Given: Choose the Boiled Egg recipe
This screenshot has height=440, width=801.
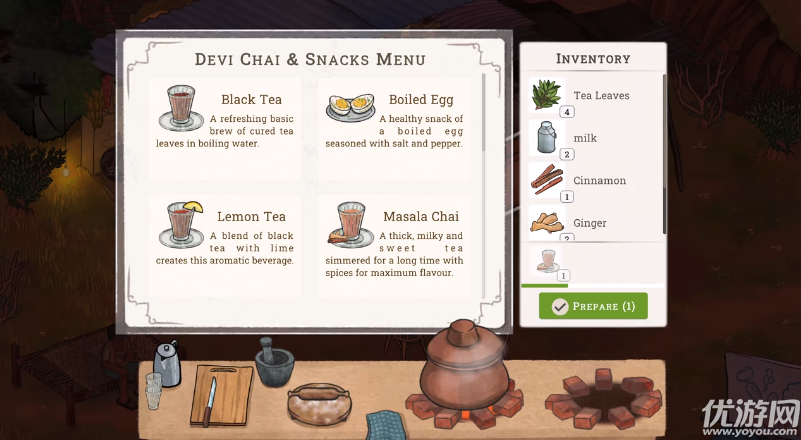Looking at the screenshot, I should 396,127.
